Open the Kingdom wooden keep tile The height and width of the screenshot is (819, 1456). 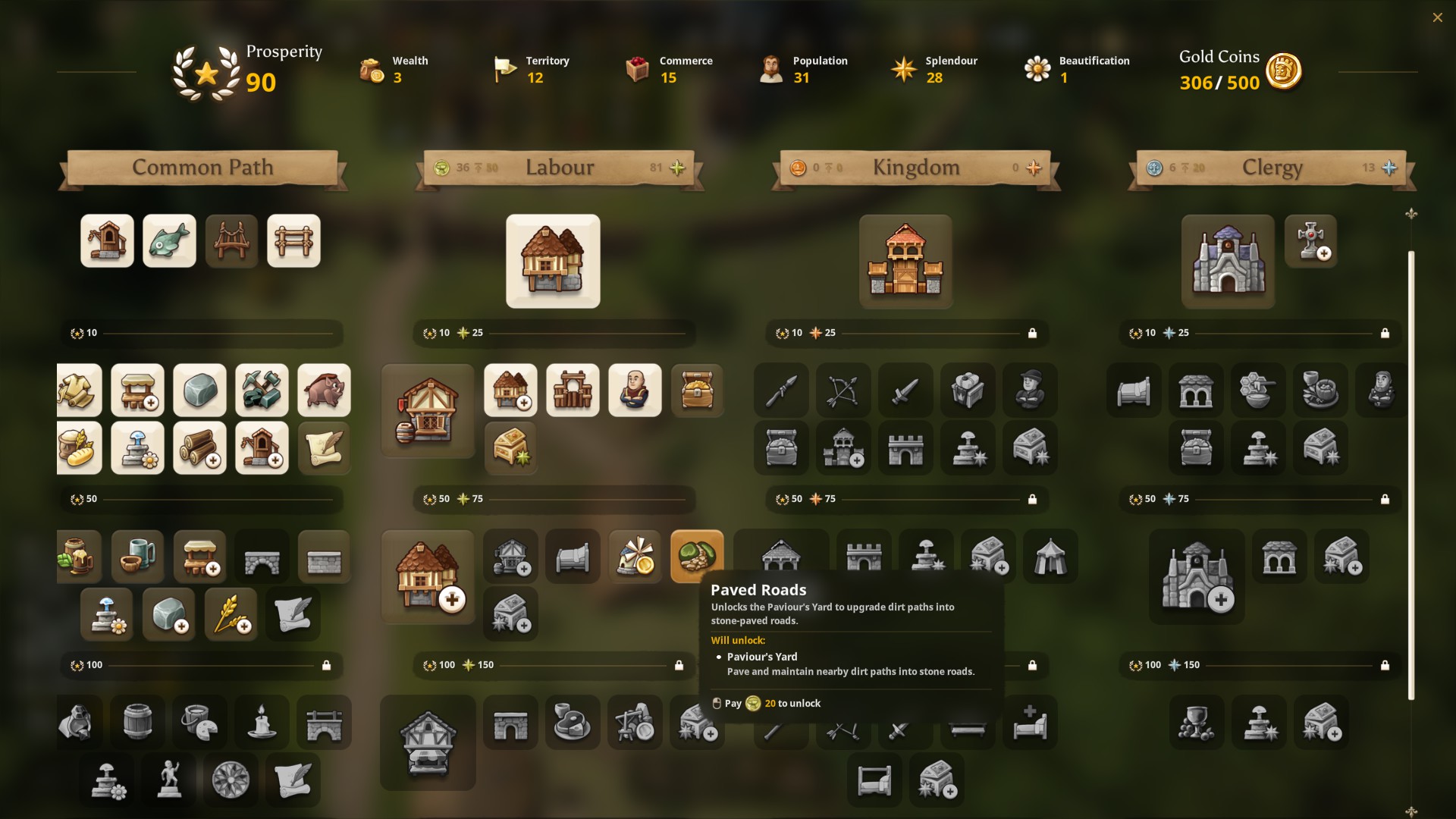point(905,261)
